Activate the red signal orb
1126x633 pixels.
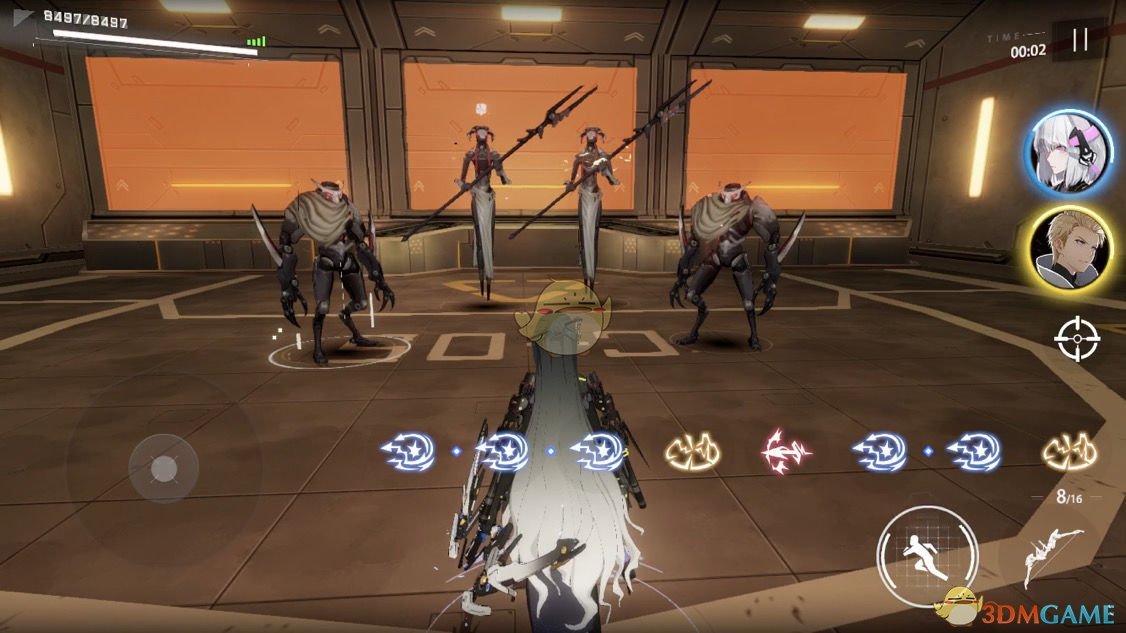coord(786,451)
